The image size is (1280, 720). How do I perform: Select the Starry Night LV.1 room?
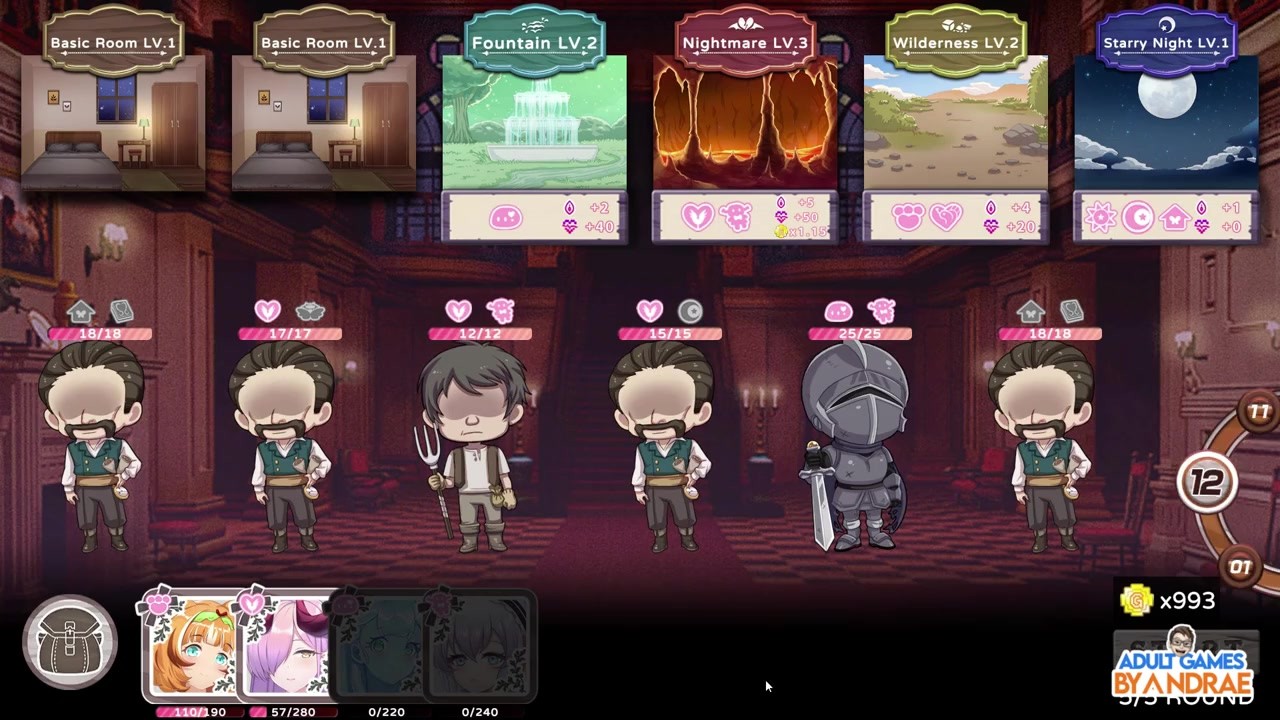[x=1166, y=123]
